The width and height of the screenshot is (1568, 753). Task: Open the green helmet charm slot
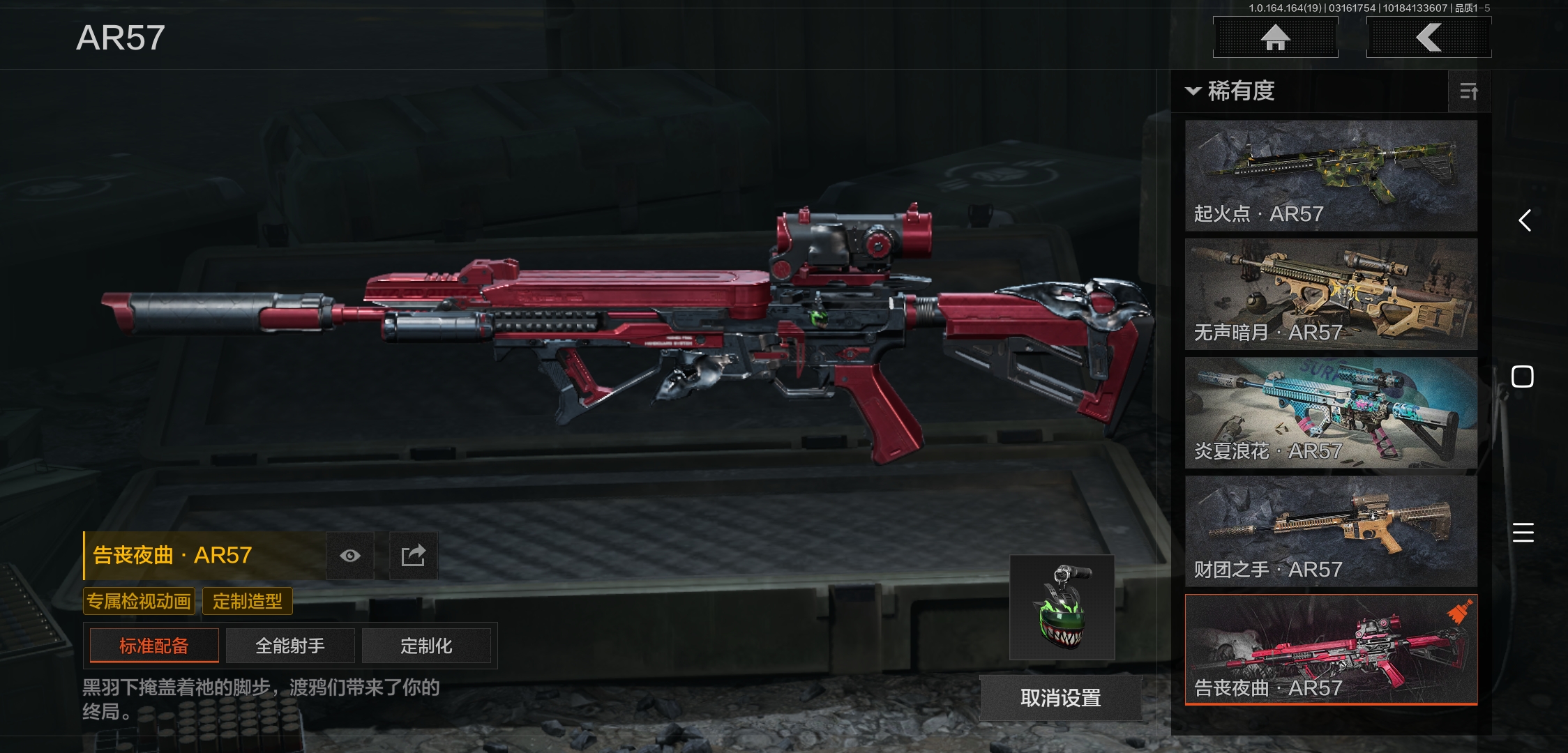click(x=1062, y=607)
